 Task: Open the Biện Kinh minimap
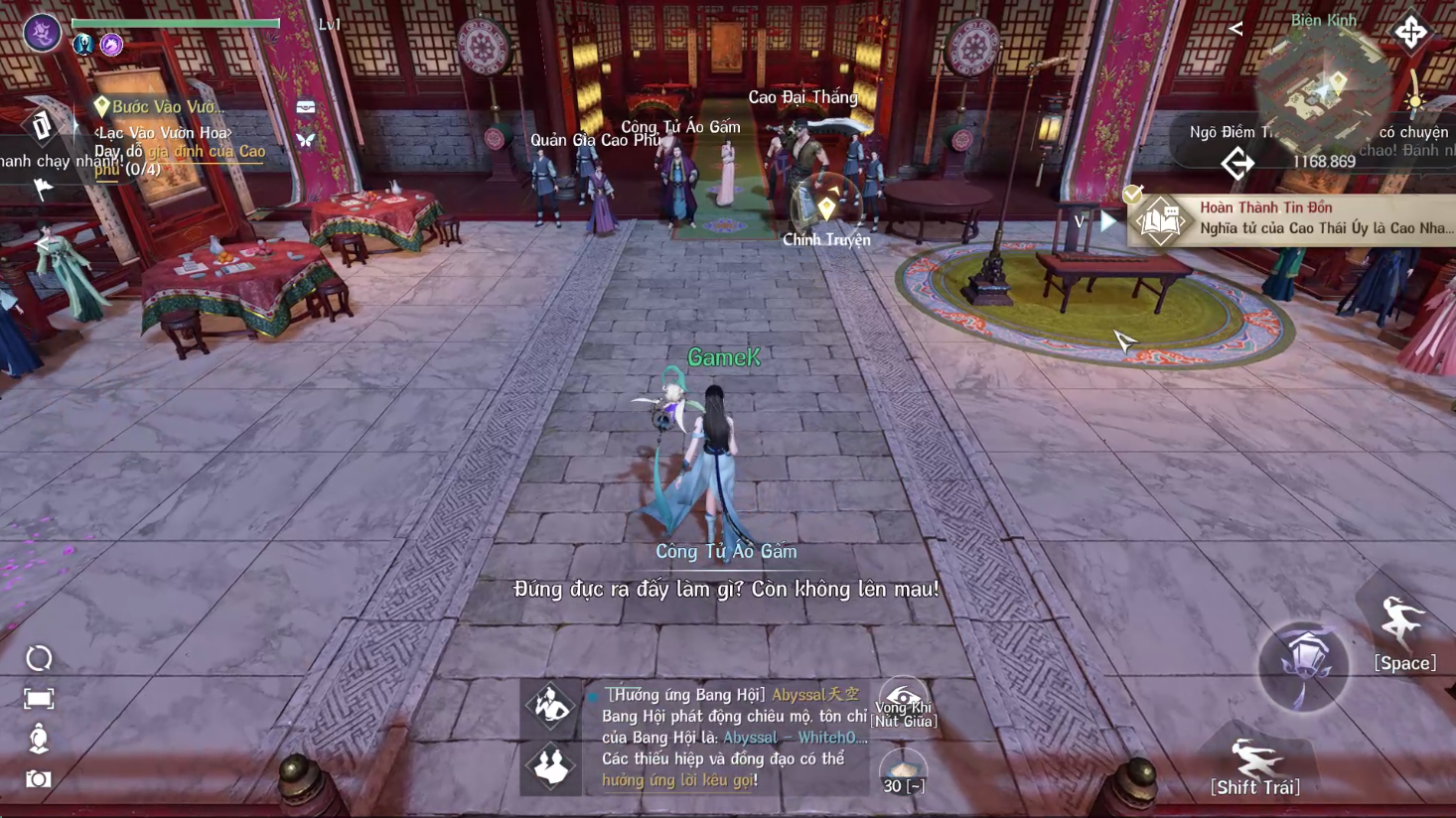coord(1323,91)
